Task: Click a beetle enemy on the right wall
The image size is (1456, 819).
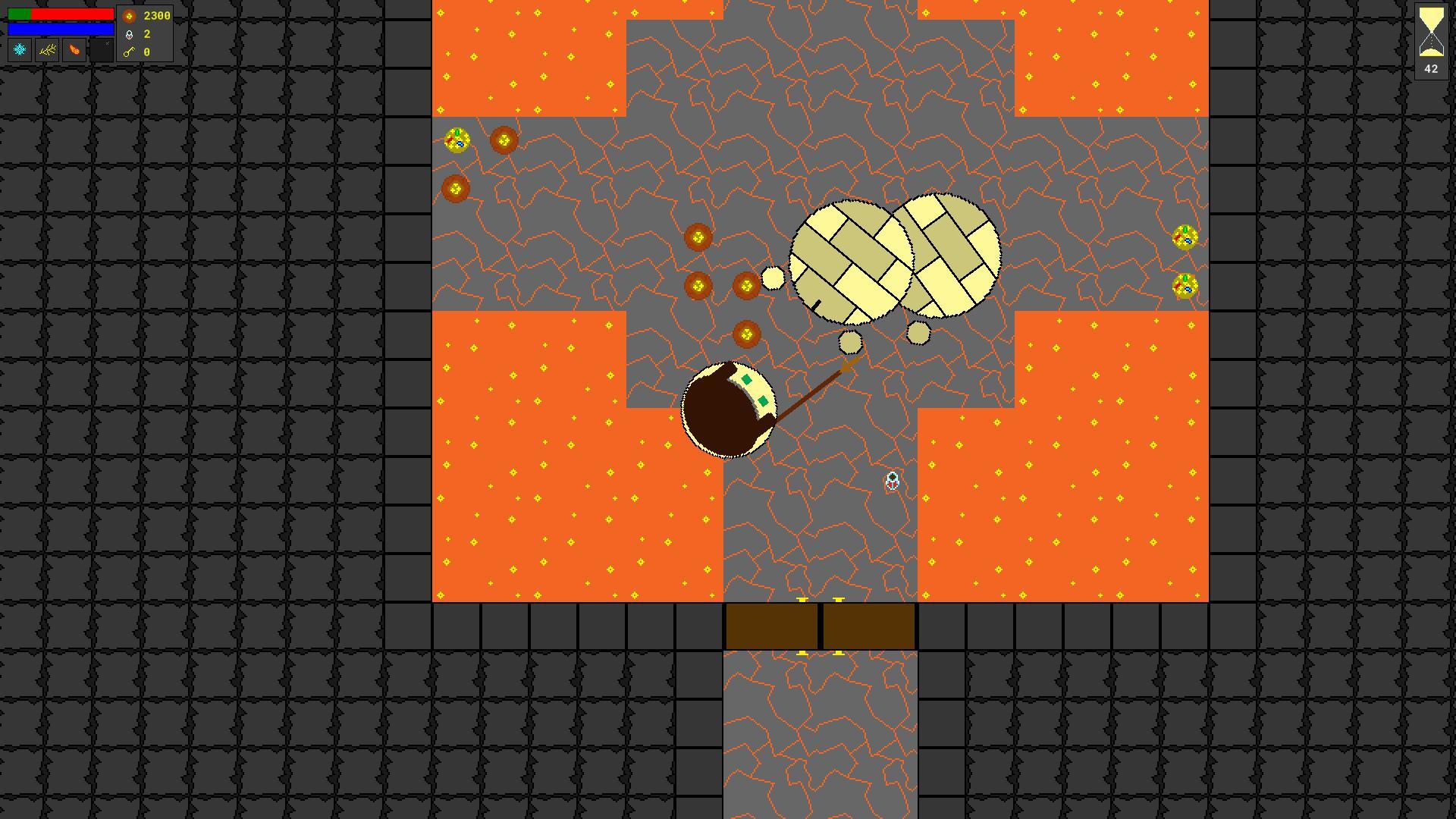Action: (1184, 237)
